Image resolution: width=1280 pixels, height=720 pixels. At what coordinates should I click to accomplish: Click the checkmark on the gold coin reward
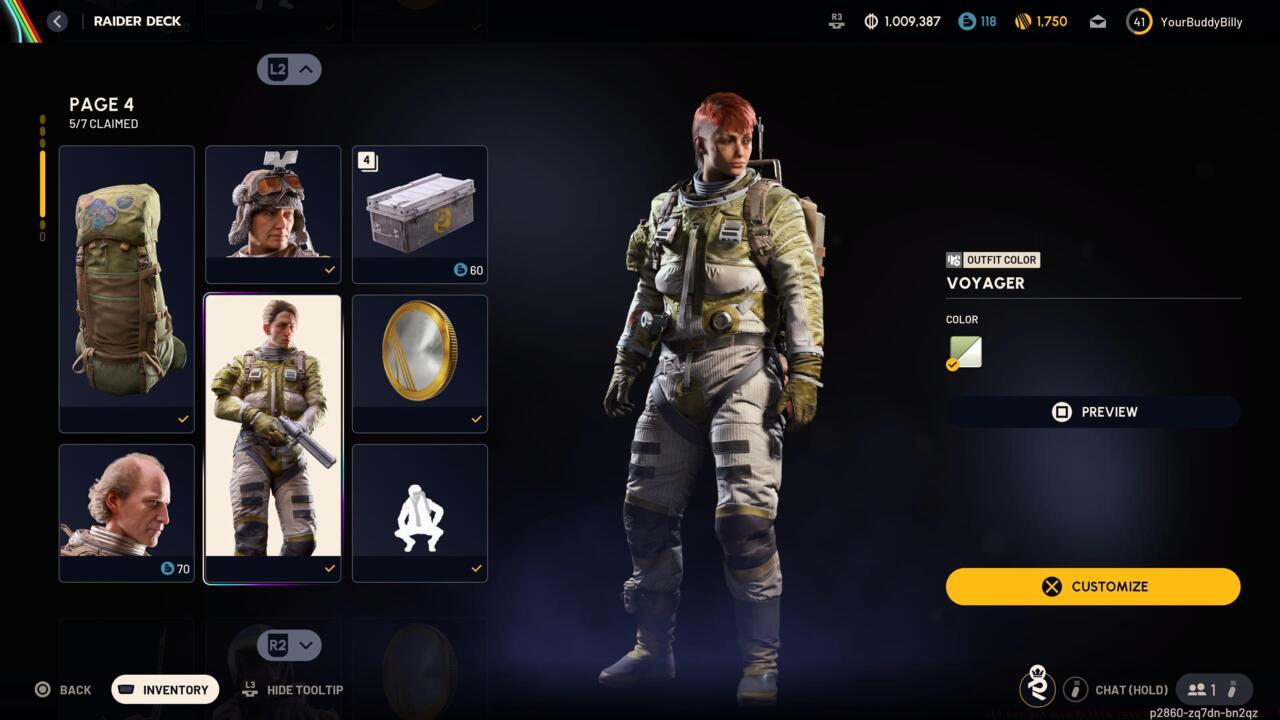tap(476, 419)
